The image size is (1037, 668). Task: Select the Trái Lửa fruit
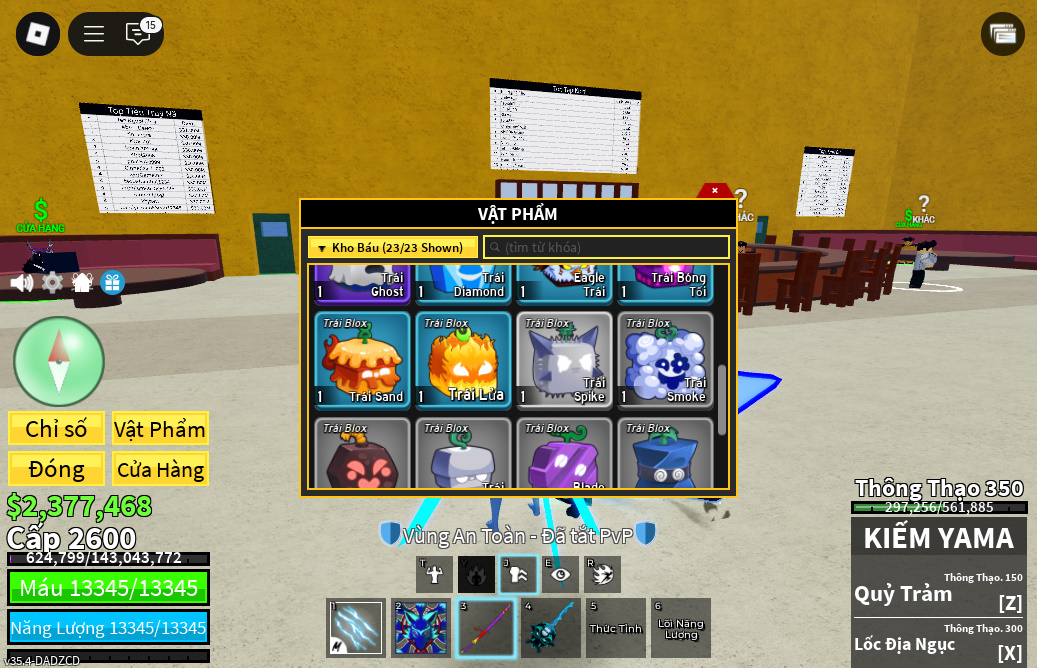pyautogui.click(x=463, y=360)
